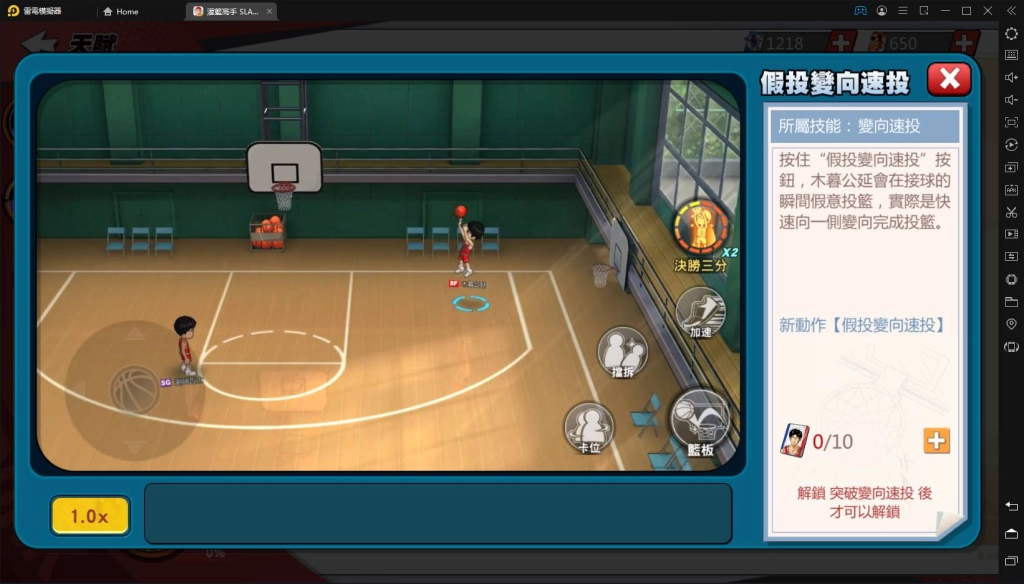The image size is (1024, 584).
Task: Minimize the emulator window
Action: point(942,11)
